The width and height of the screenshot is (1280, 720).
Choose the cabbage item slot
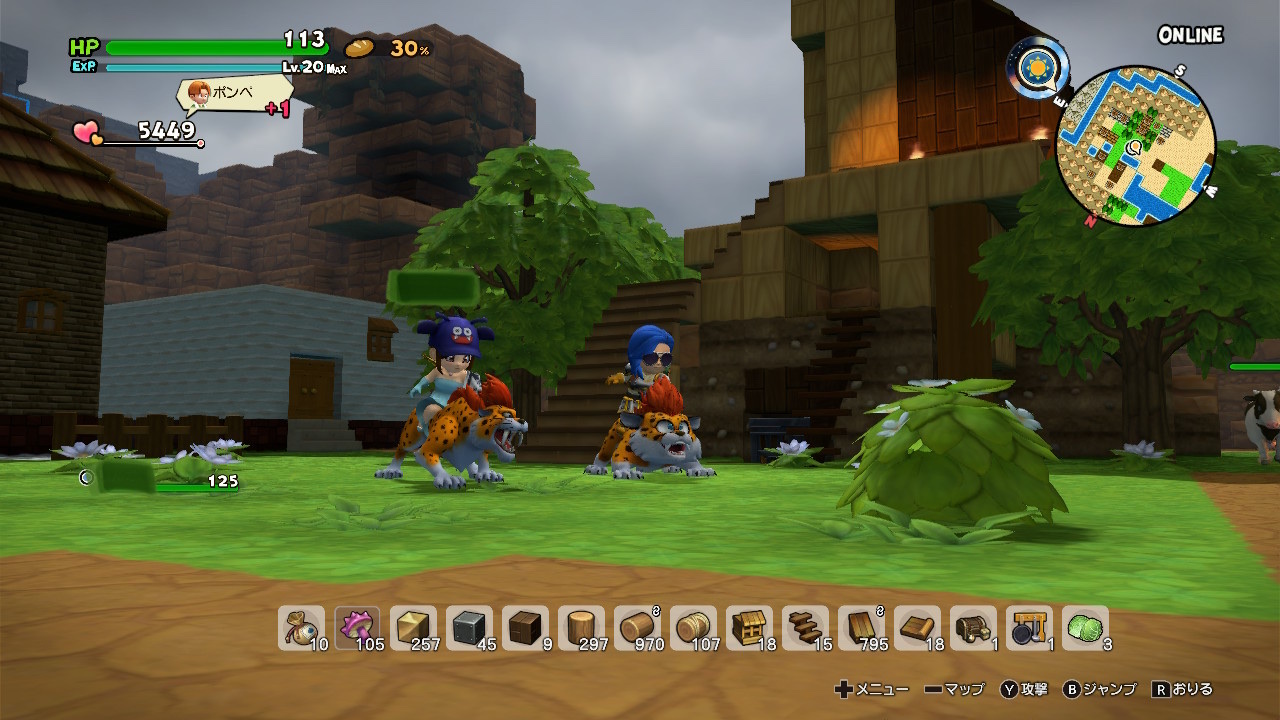coord(1085,629)
